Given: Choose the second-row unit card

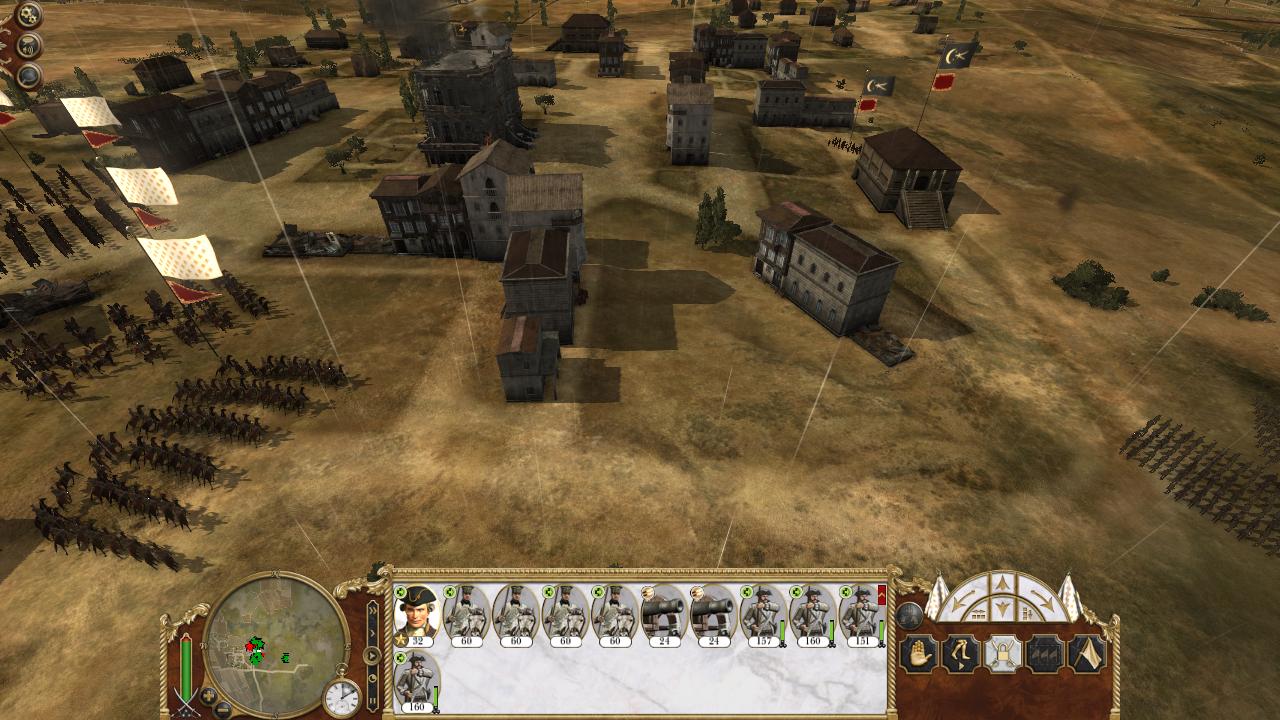Looking at the screenshot, I should point(416,680).
